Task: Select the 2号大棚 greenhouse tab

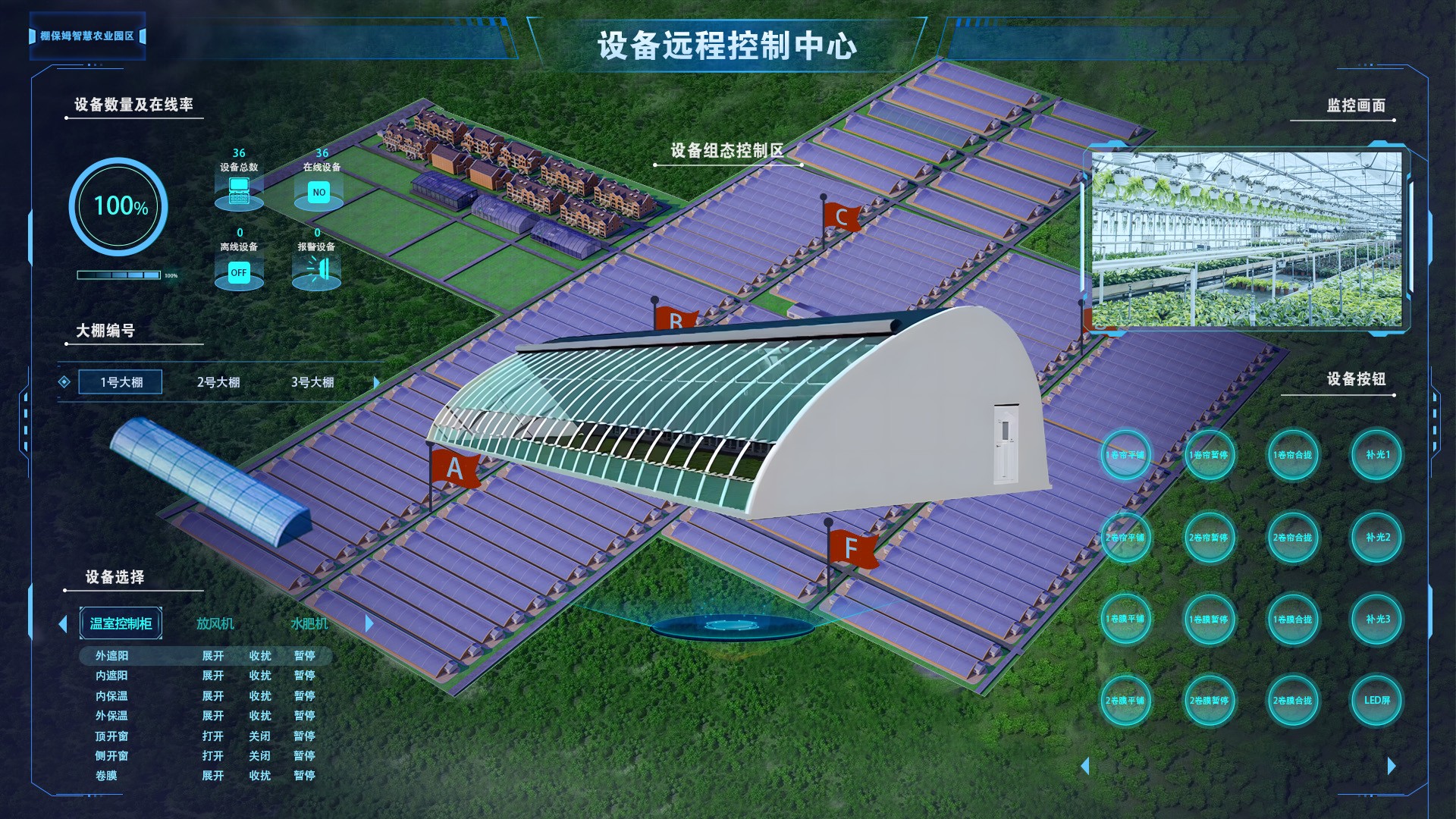Action: 218,382
